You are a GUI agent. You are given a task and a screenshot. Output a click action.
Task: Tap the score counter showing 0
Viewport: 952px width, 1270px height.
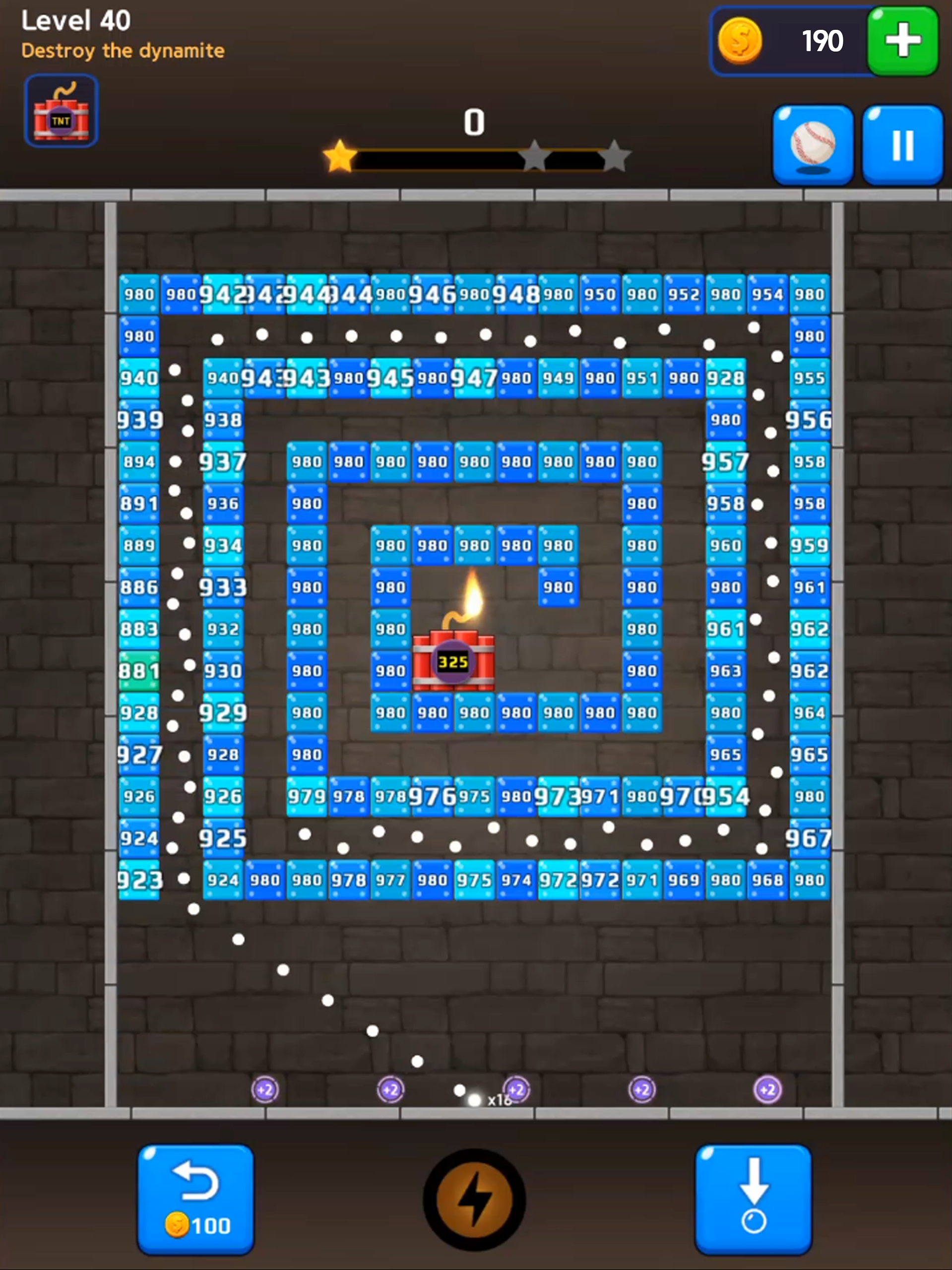[x=475, y=122]
